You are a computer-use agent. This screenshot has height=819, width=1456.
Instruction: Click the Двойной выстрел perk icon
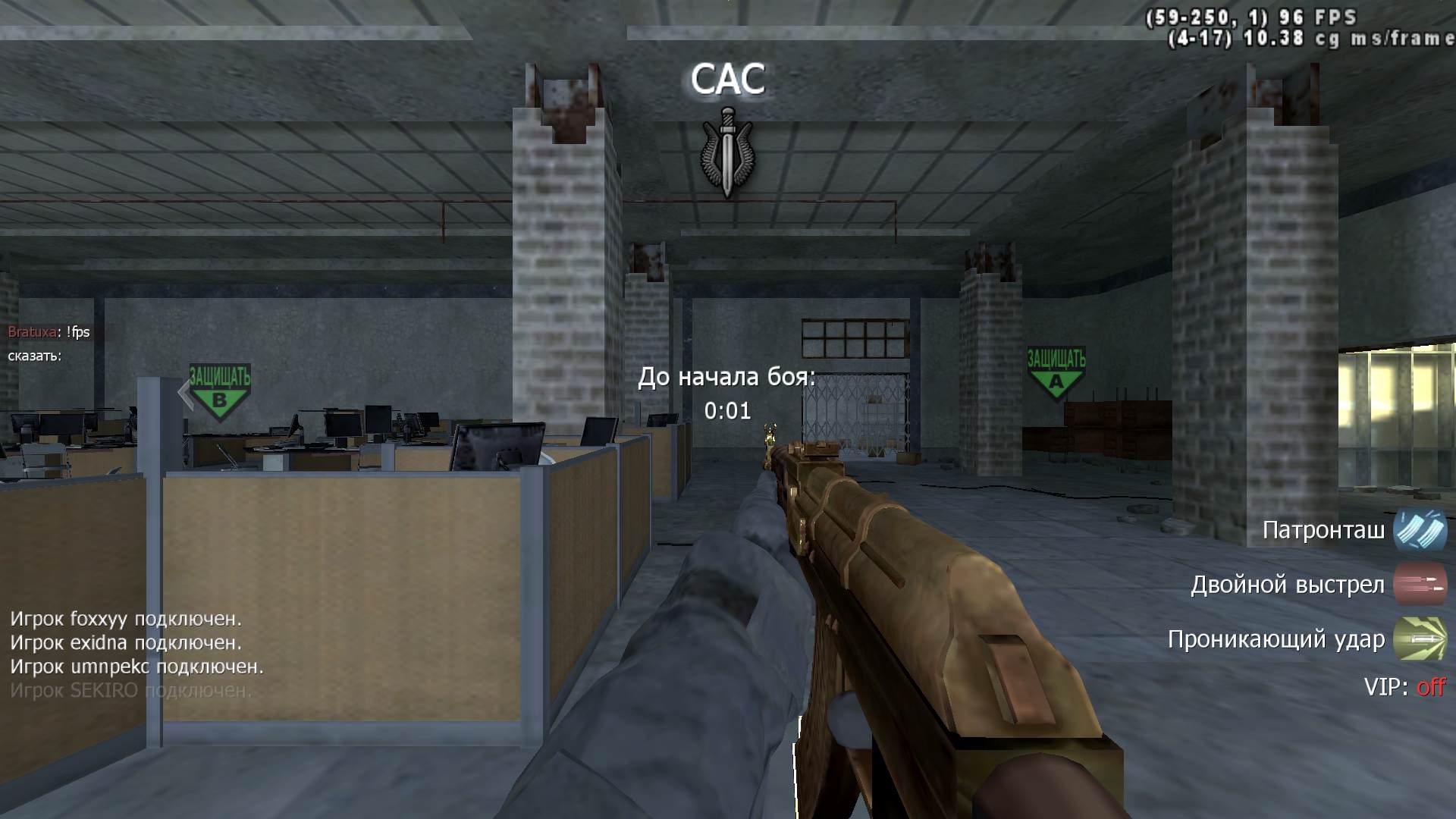(x=1420, y=585)
